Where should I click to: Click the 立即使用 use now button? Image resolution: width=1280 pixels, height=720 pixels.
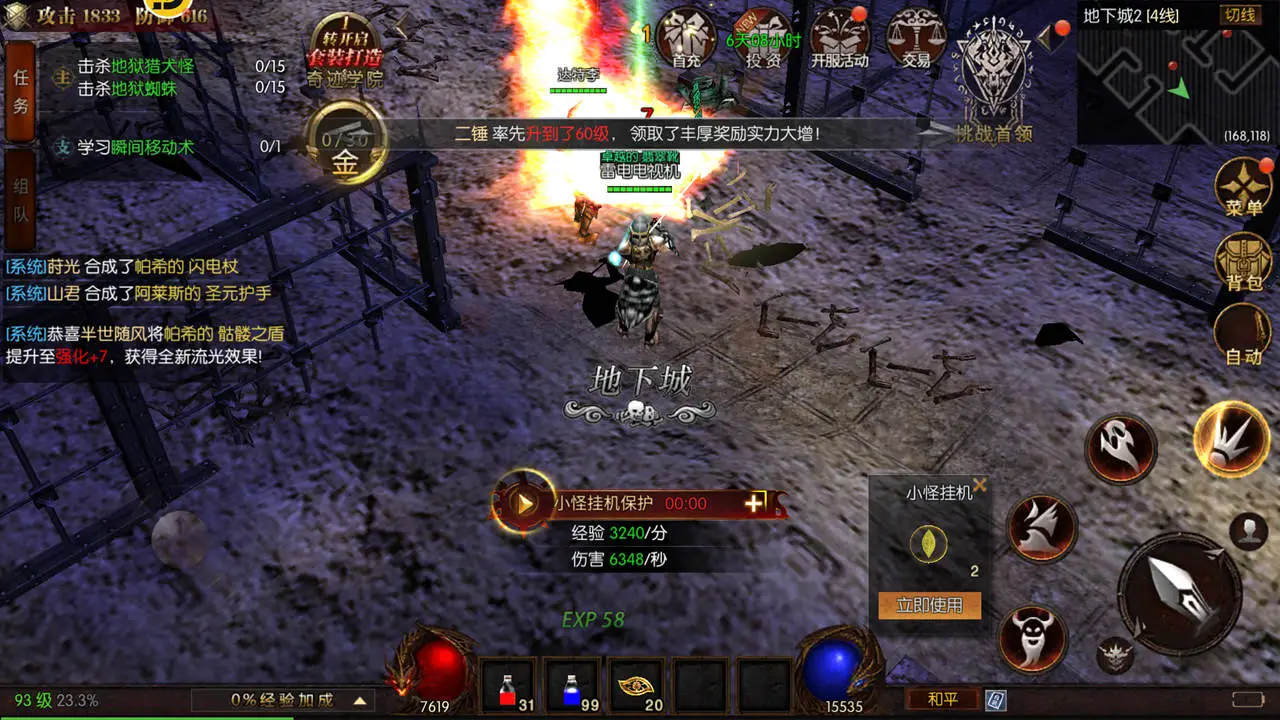click(929, 605)
